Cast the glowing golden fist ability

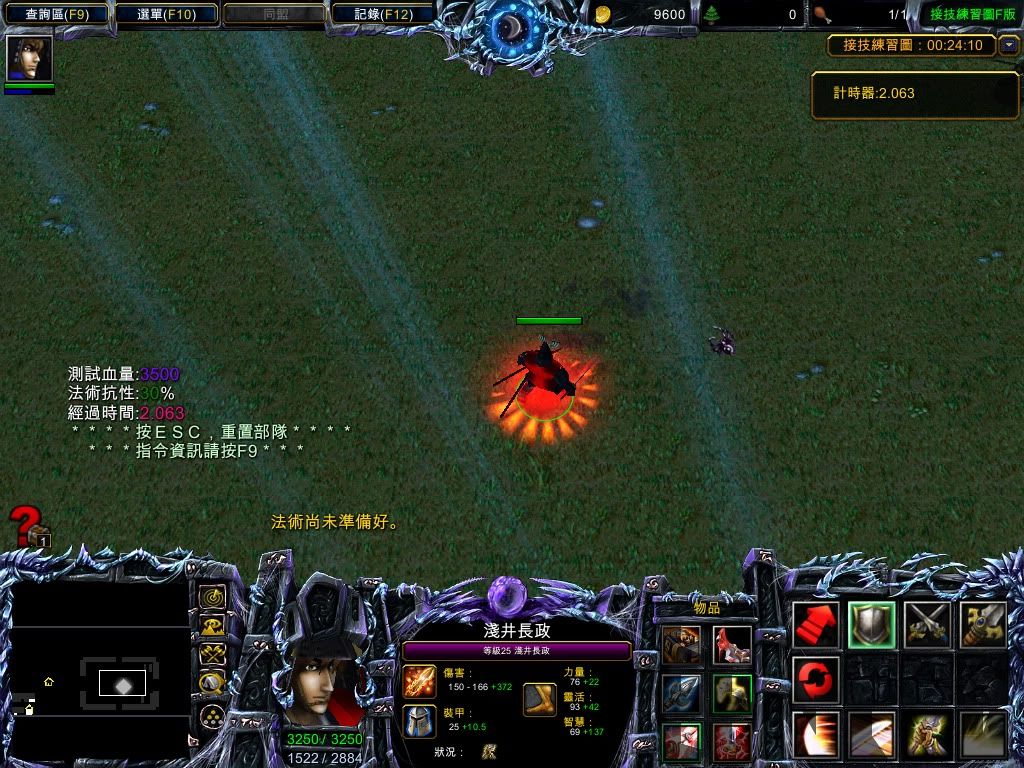tap(928, 735)
